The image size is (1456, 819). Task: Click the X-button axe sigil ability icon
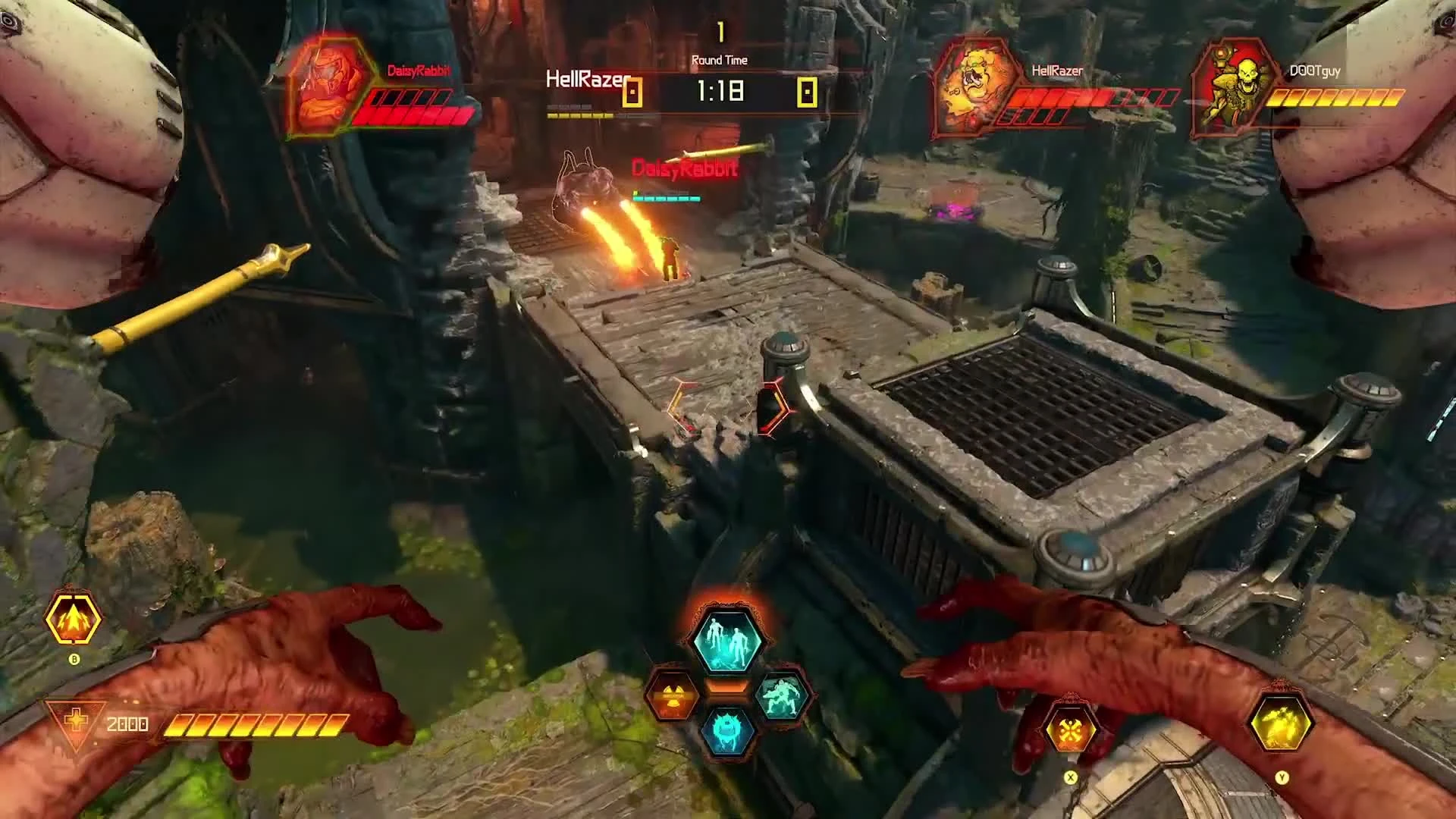(x=1071, y=726)
